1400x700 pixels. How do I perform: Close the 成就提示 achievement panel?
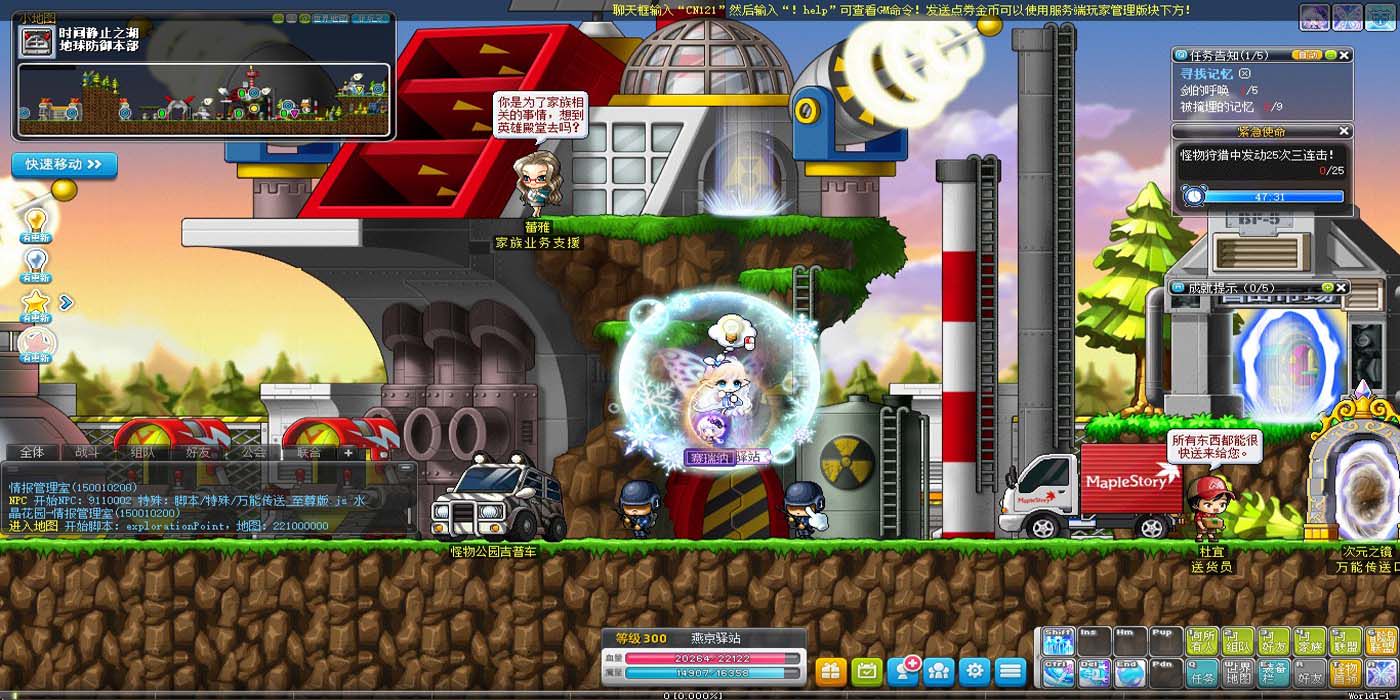[x=1342, y=288]
